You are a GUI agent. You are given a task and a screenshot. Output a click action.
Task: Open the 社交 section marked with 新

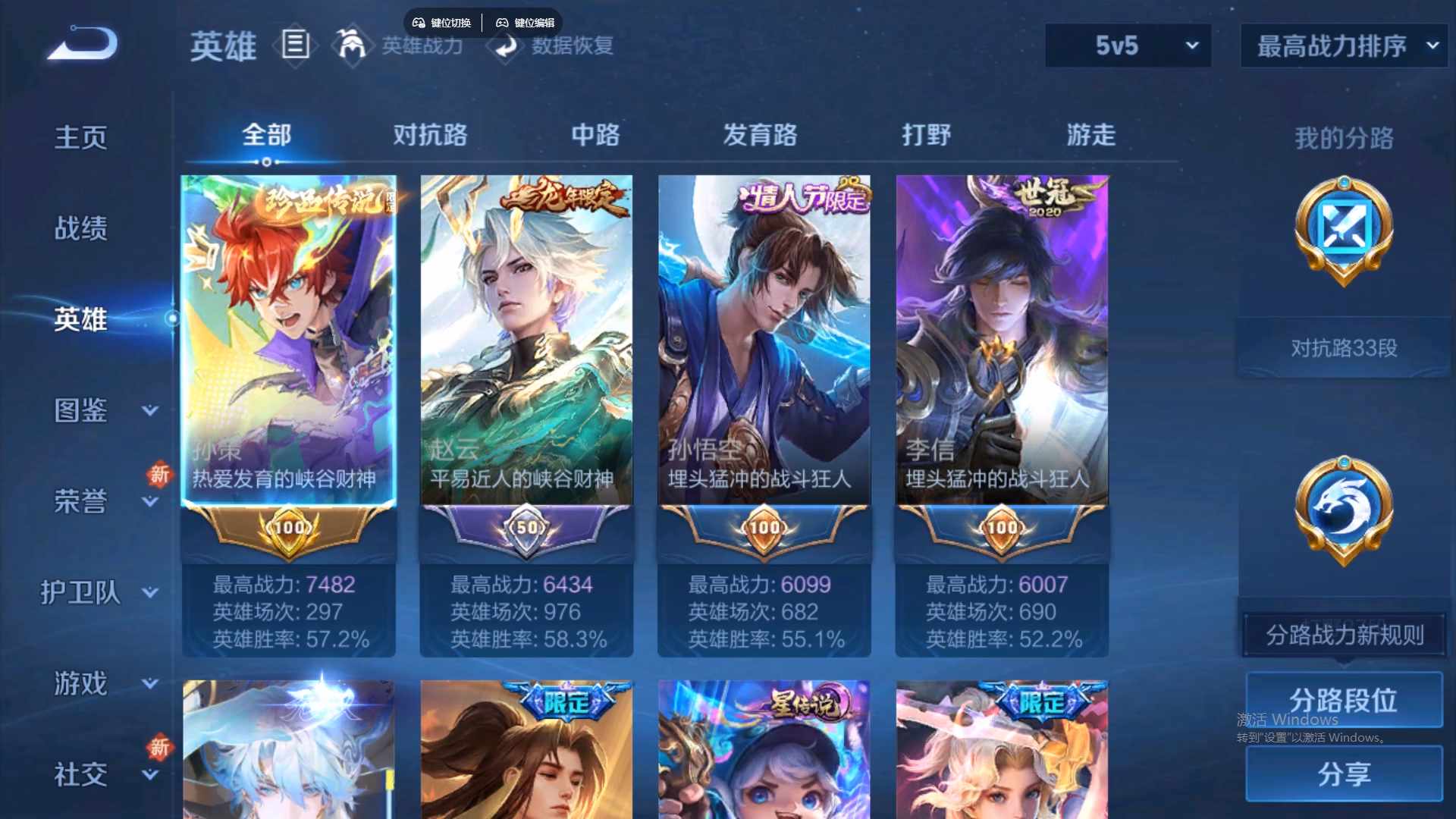click(x=81, y=773)
